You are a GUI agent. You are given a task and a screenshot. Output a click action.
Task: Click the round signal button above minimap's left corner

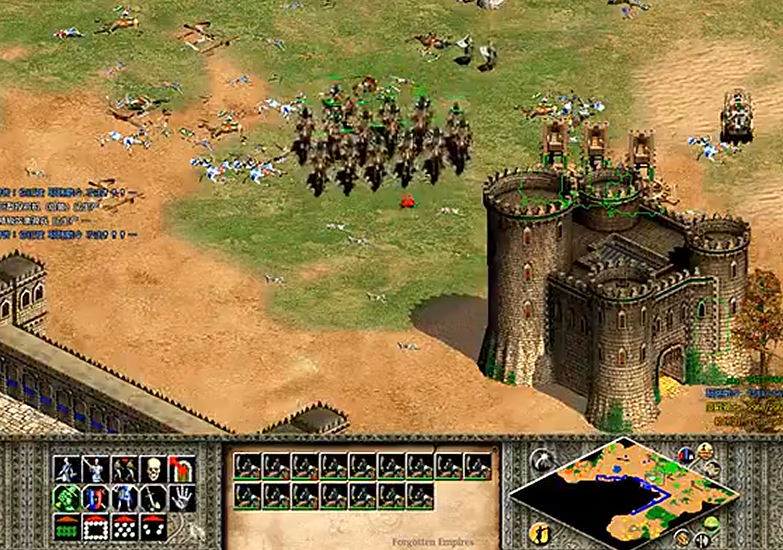point(541,458)
